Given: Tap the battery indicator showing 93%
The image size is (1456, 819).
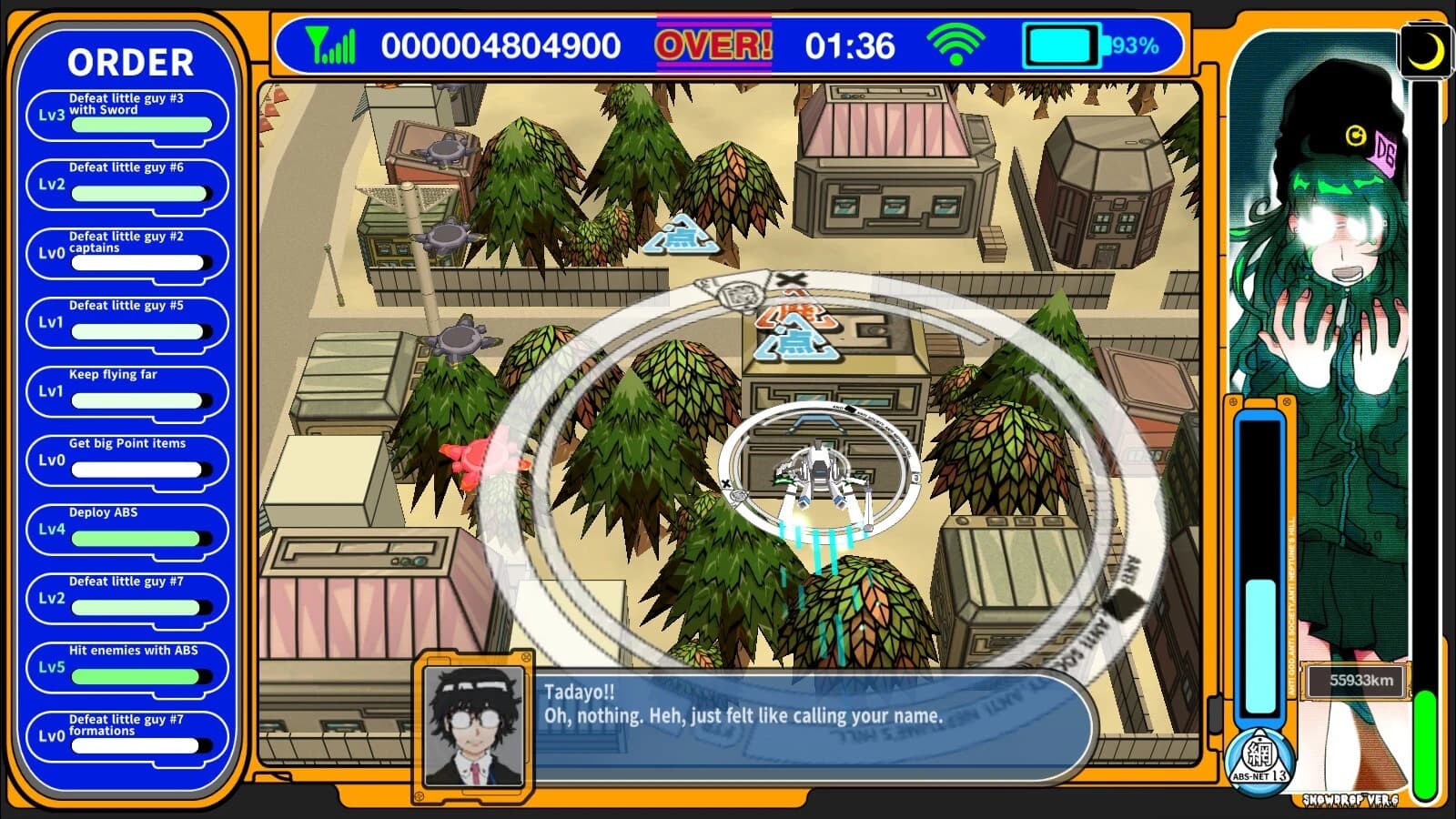Looking at the screenshot, I should [1065, 43].
